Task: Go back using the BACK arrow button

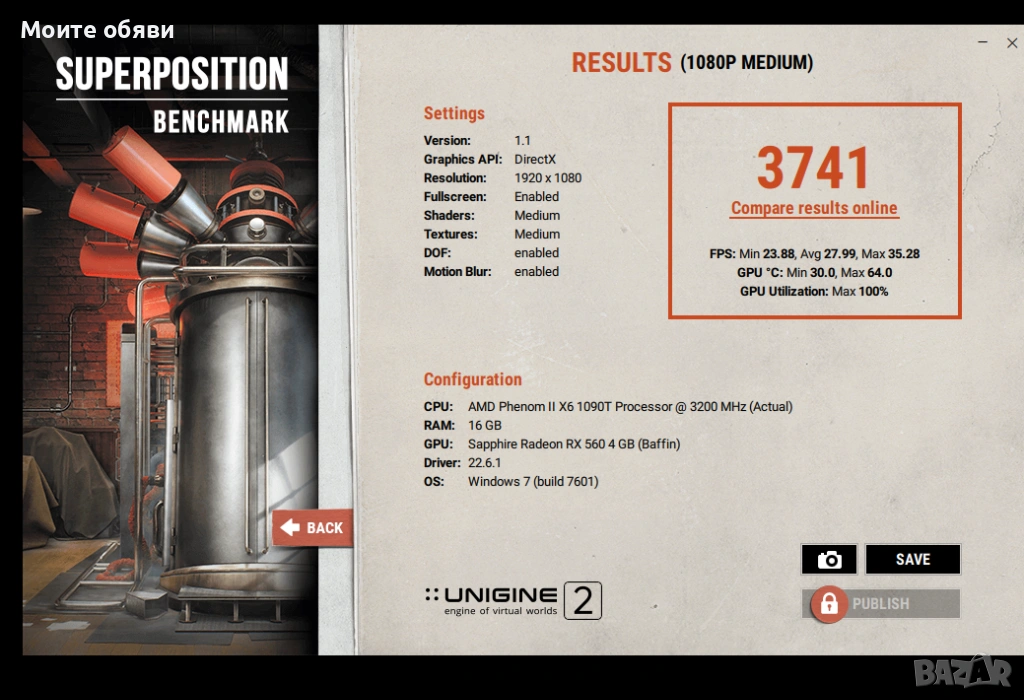Action: click(312, 528)
